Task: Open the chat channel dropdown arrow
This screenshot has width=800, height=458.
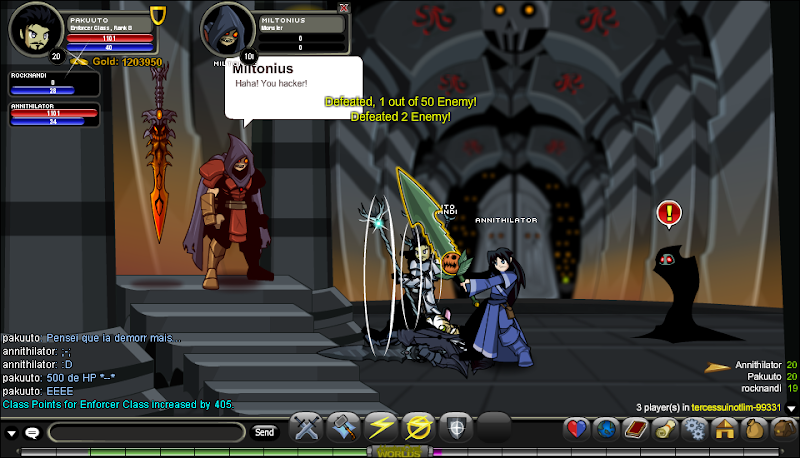Action: 11,433
